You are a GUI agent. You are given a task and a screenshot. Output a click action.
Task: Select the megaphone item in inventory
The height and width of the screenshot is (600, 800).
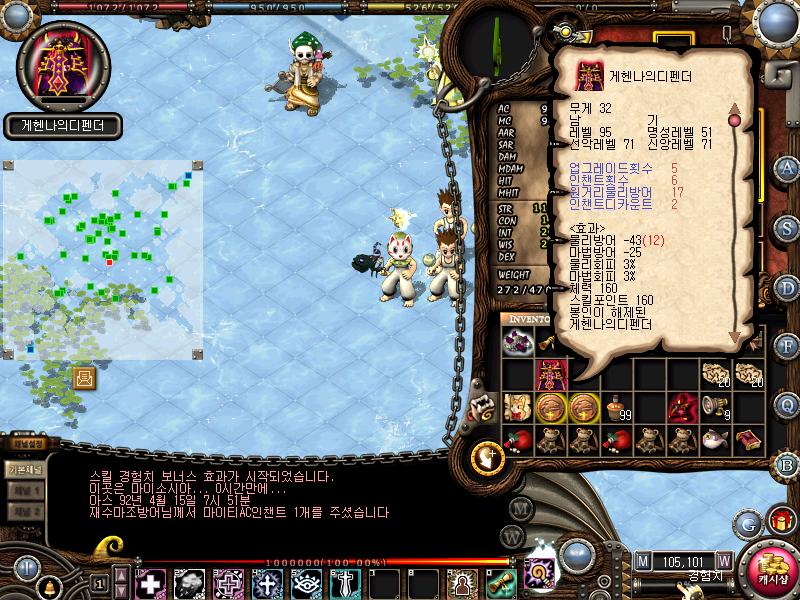point(716,405)
